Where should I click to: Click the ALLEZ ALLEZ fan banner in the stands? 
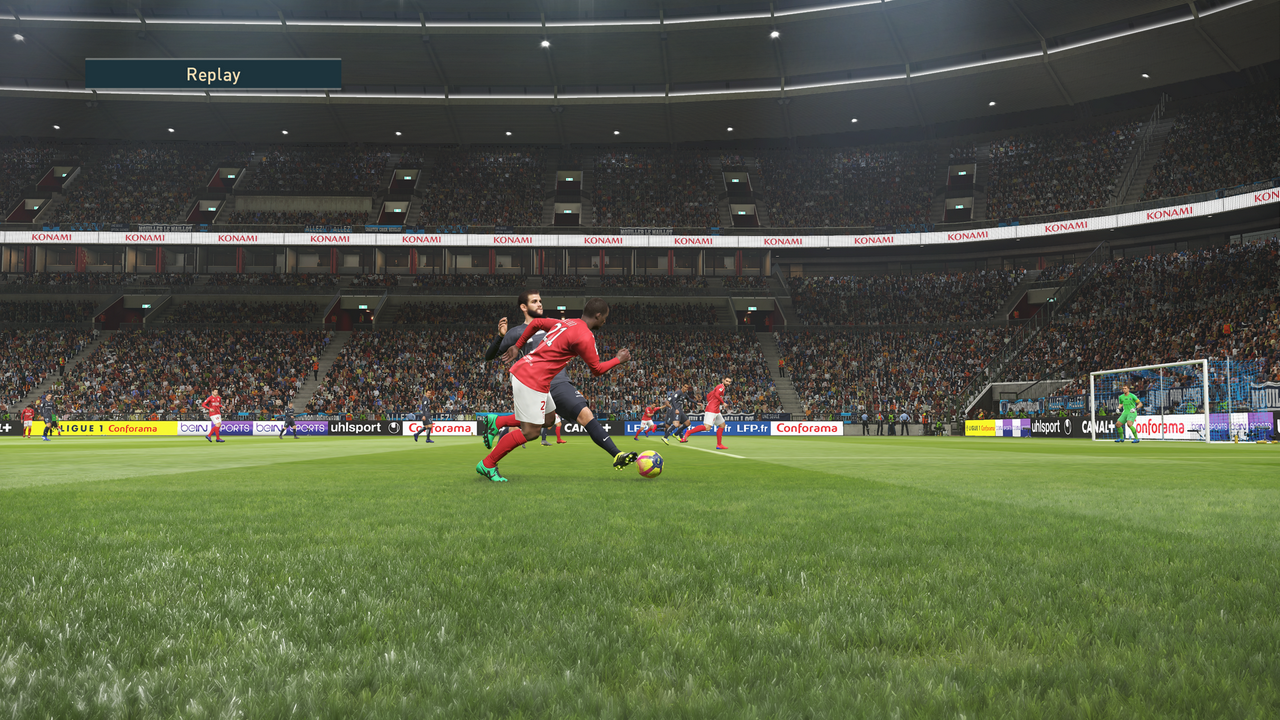pyautogui.click(x=328, y=228)
